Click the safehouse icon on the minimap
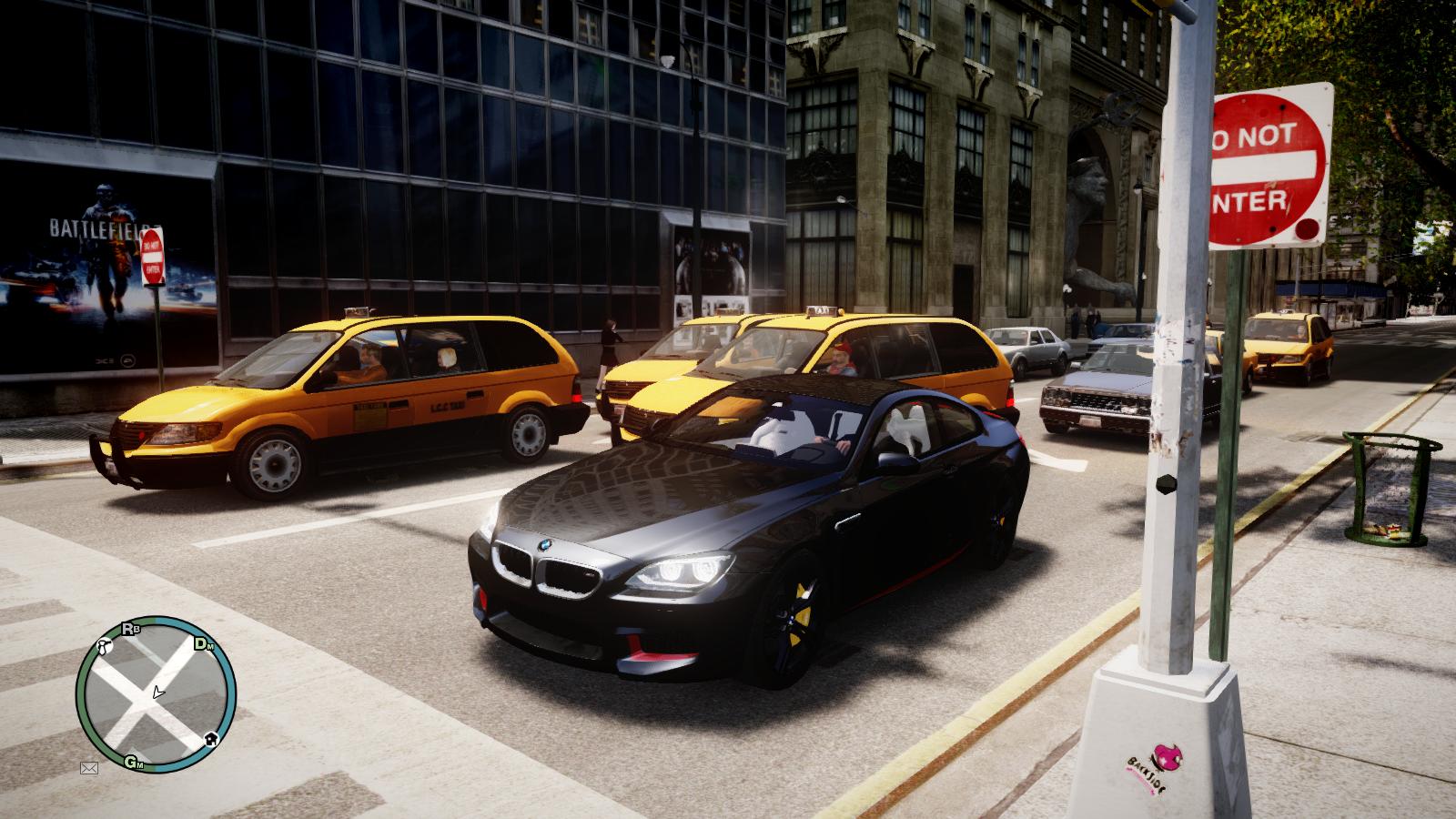The width and height of the screenshot is (1456, 819). 211,738
